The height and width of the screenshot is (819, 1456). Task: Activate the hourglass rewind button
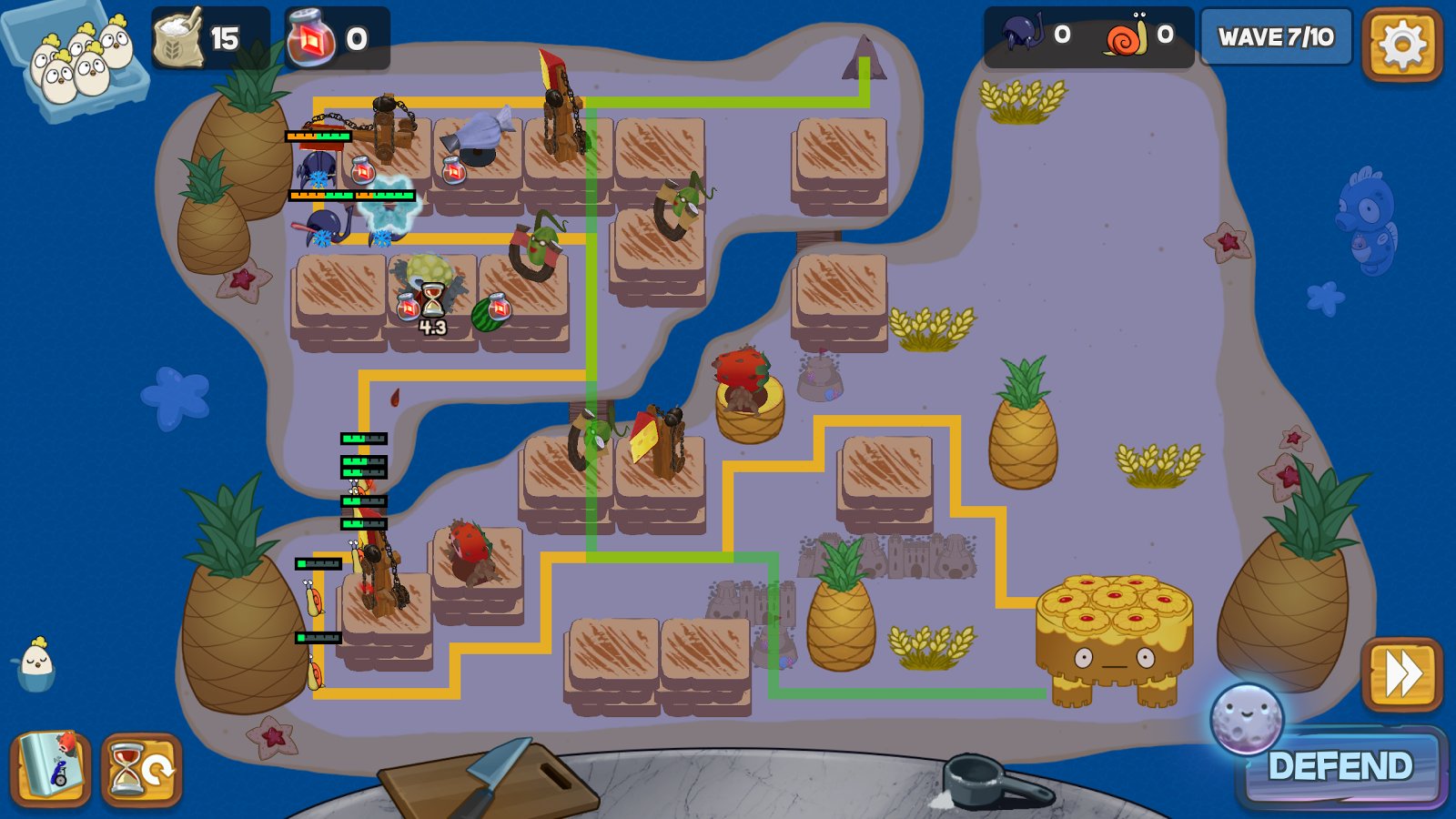pyautogui.click(x=142, y=771)
